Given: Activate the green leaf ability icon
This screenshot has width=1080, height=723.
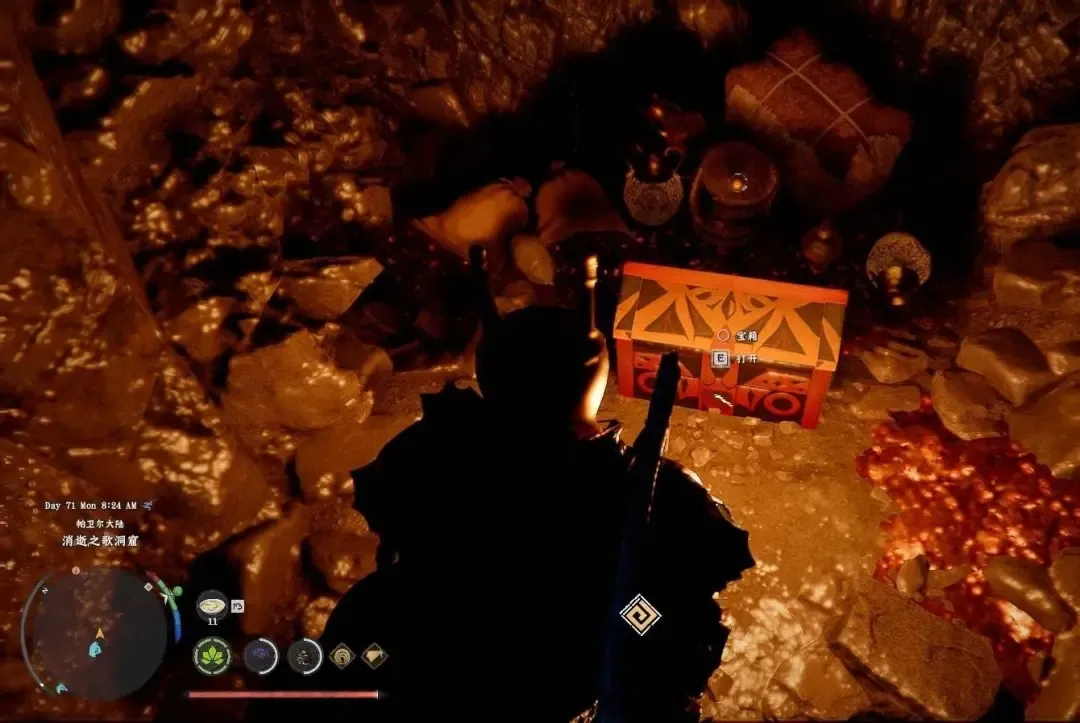Looking at the screenshot, I should pyautogui.click(x=212, y=656).
